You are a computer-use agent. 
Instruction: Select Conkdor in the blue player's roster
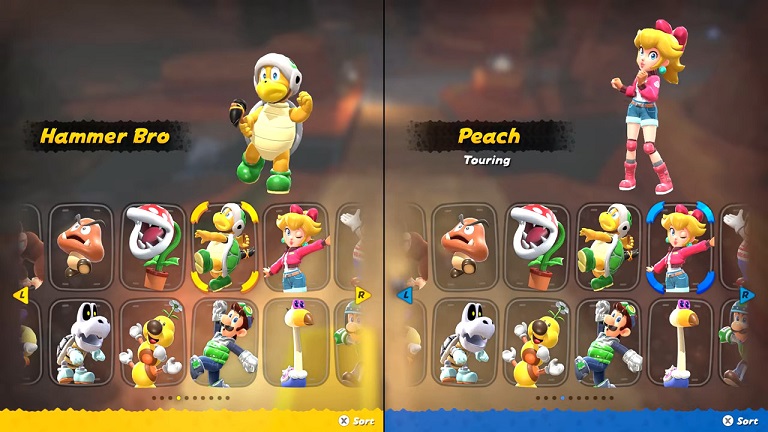[x=680, y=340]
